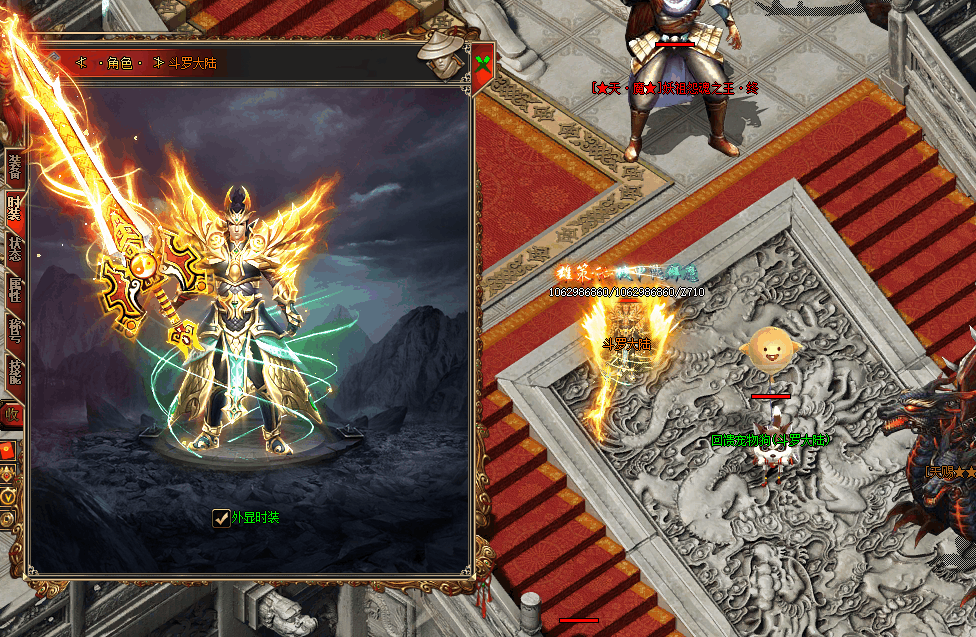Toggle the 外显时装 checkbox
976x637 pixels.
(221, 518)
